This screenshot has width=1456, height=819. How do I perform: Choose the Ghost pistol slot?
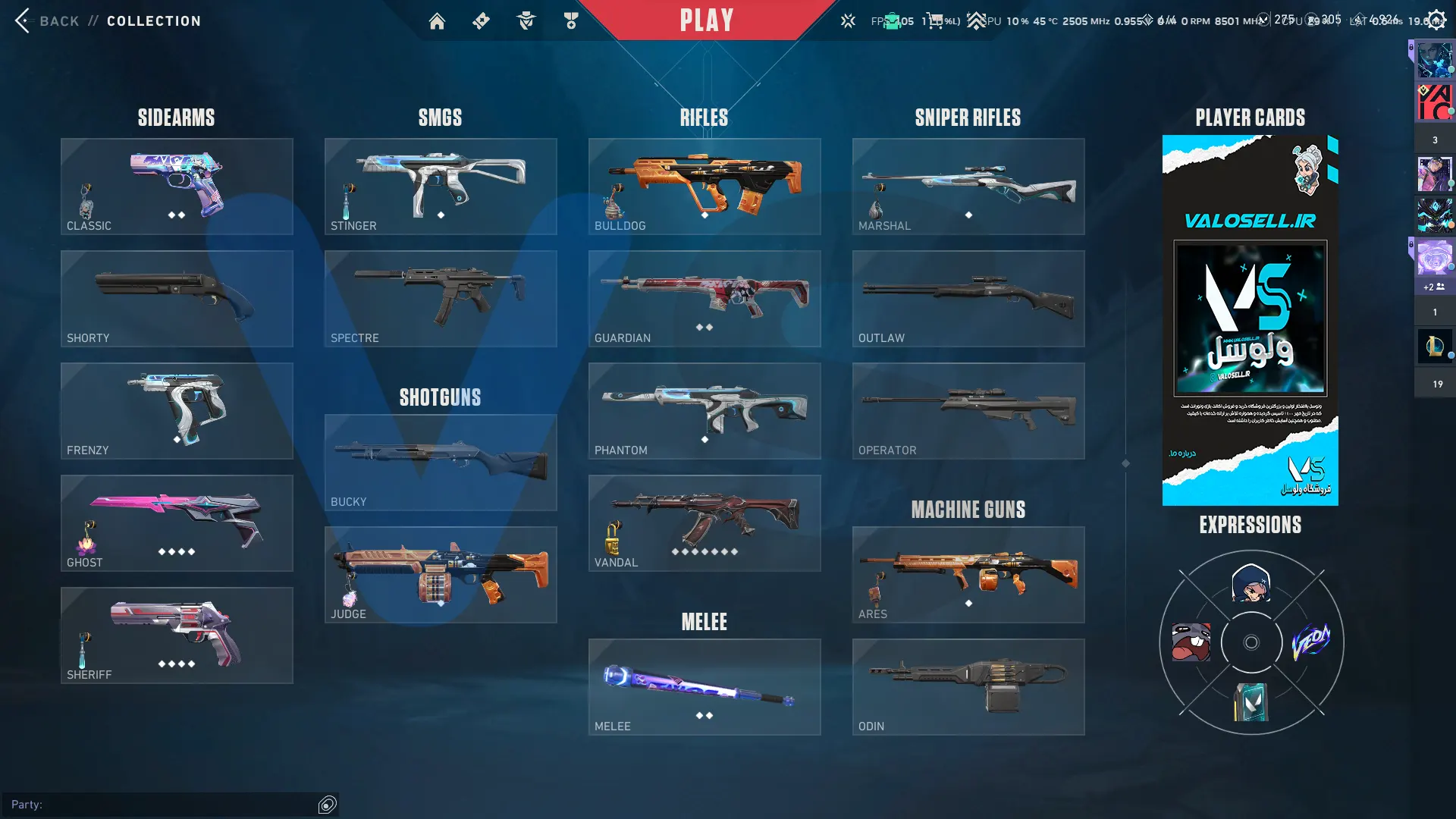click(x=177, y=523)
